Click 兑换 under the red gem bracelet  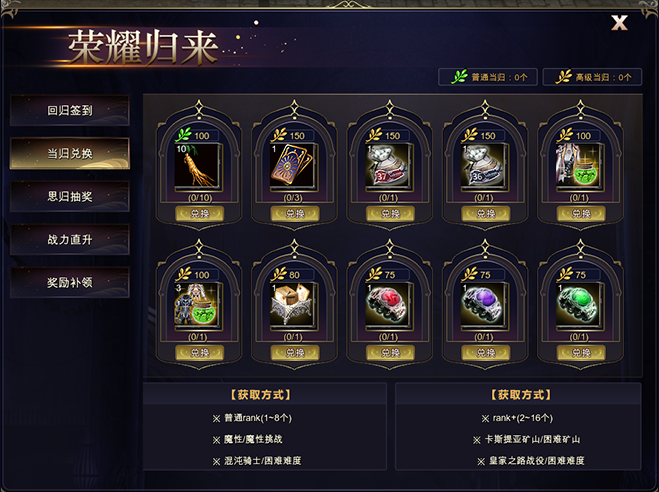click(384, 352)
